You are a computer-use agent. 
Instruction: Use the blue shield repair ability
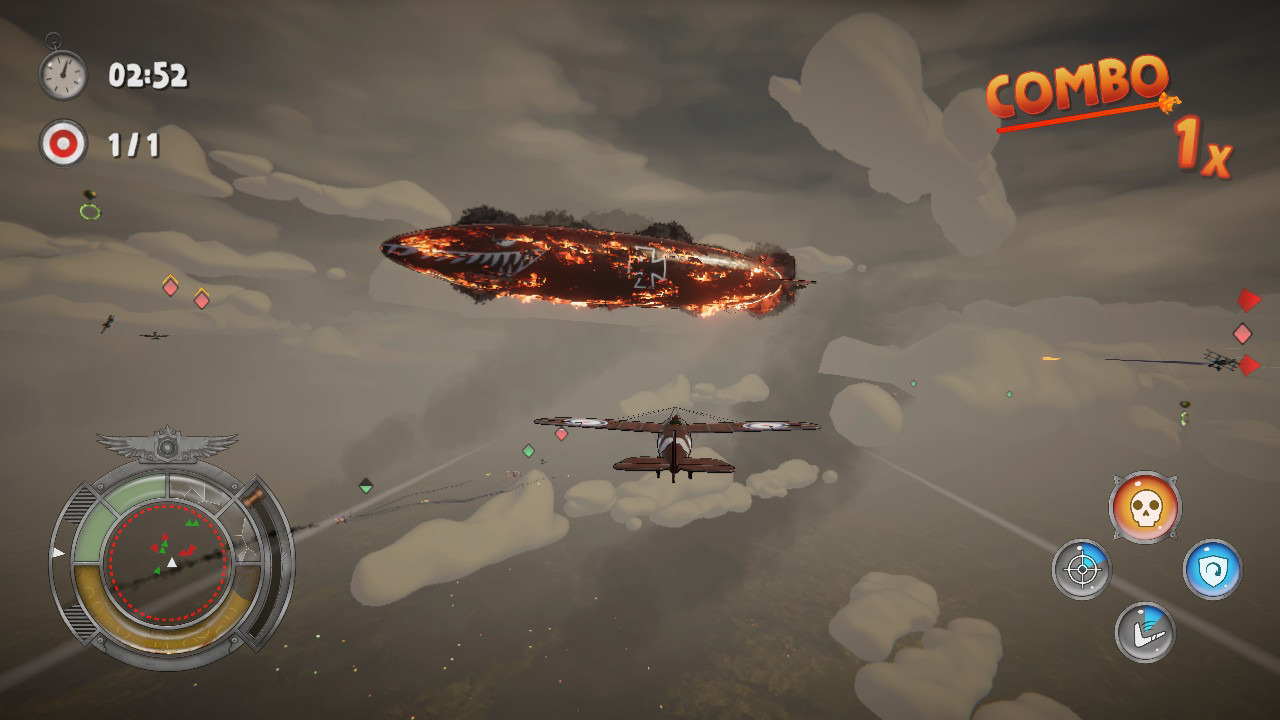click(x=1212, y=570)
